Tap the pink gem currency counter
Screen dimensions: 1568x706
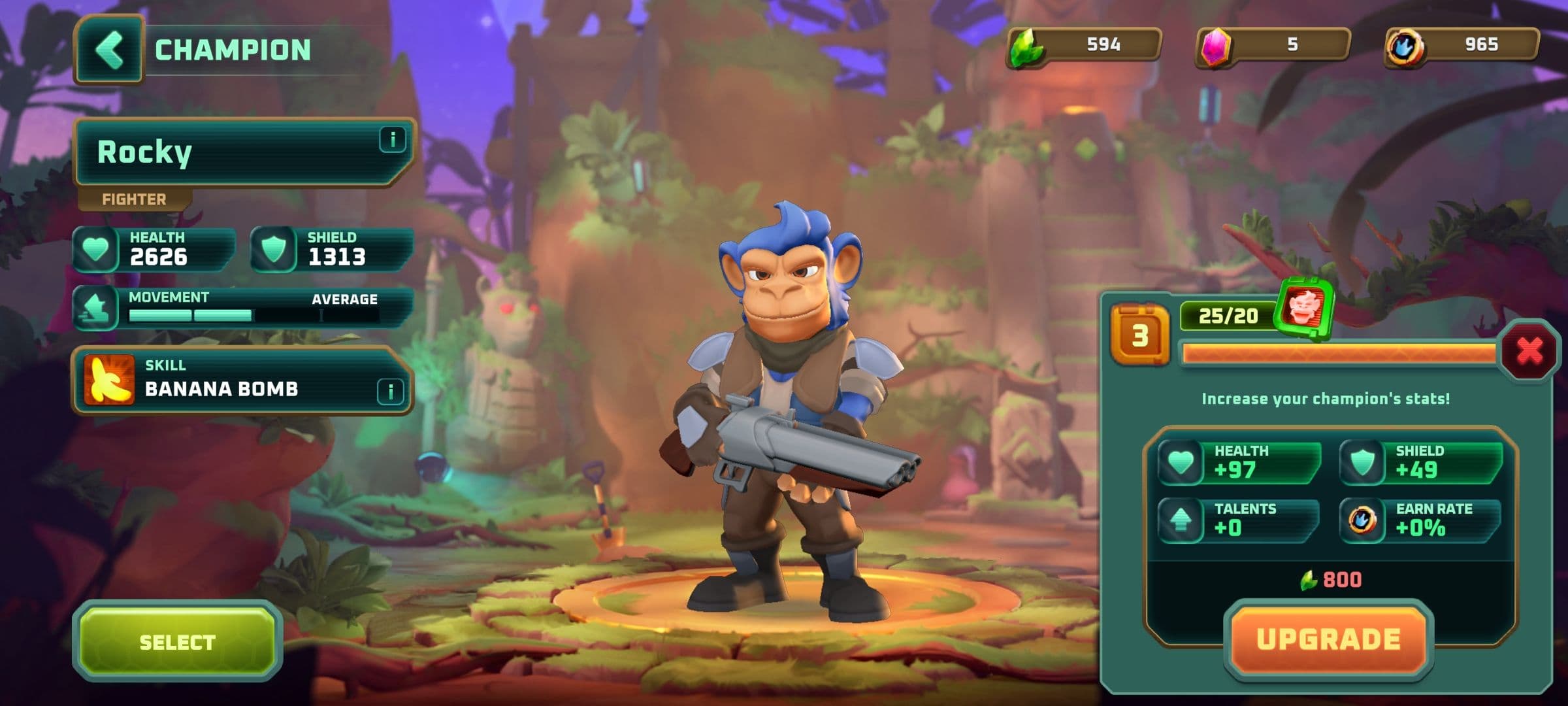pyautogui.click(x=1273, y=45)
